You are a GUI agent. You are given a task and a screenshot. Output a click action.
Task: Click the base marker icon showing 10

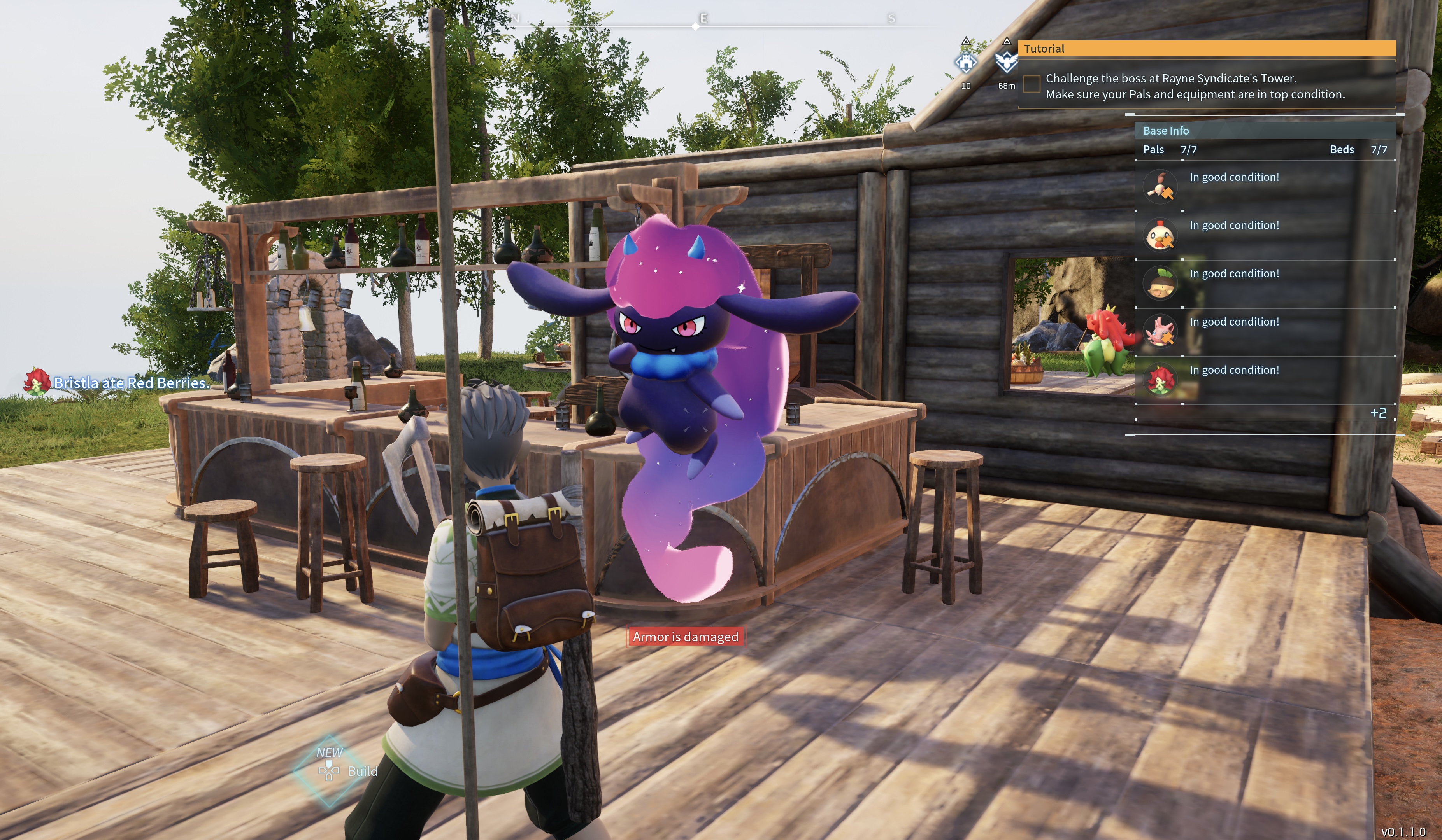point(966,62)
